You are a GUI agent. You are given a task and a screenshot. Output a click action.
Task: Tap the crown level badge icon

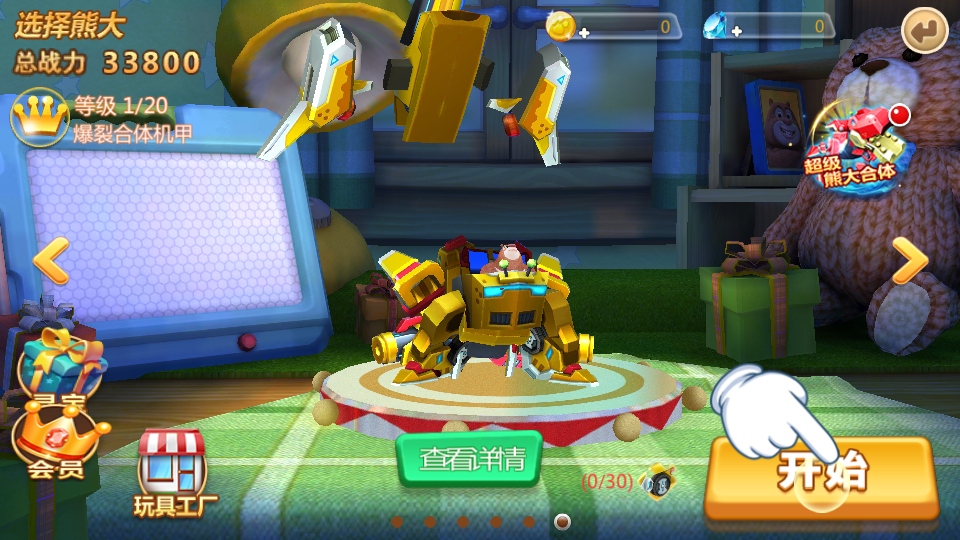point(39,117)
